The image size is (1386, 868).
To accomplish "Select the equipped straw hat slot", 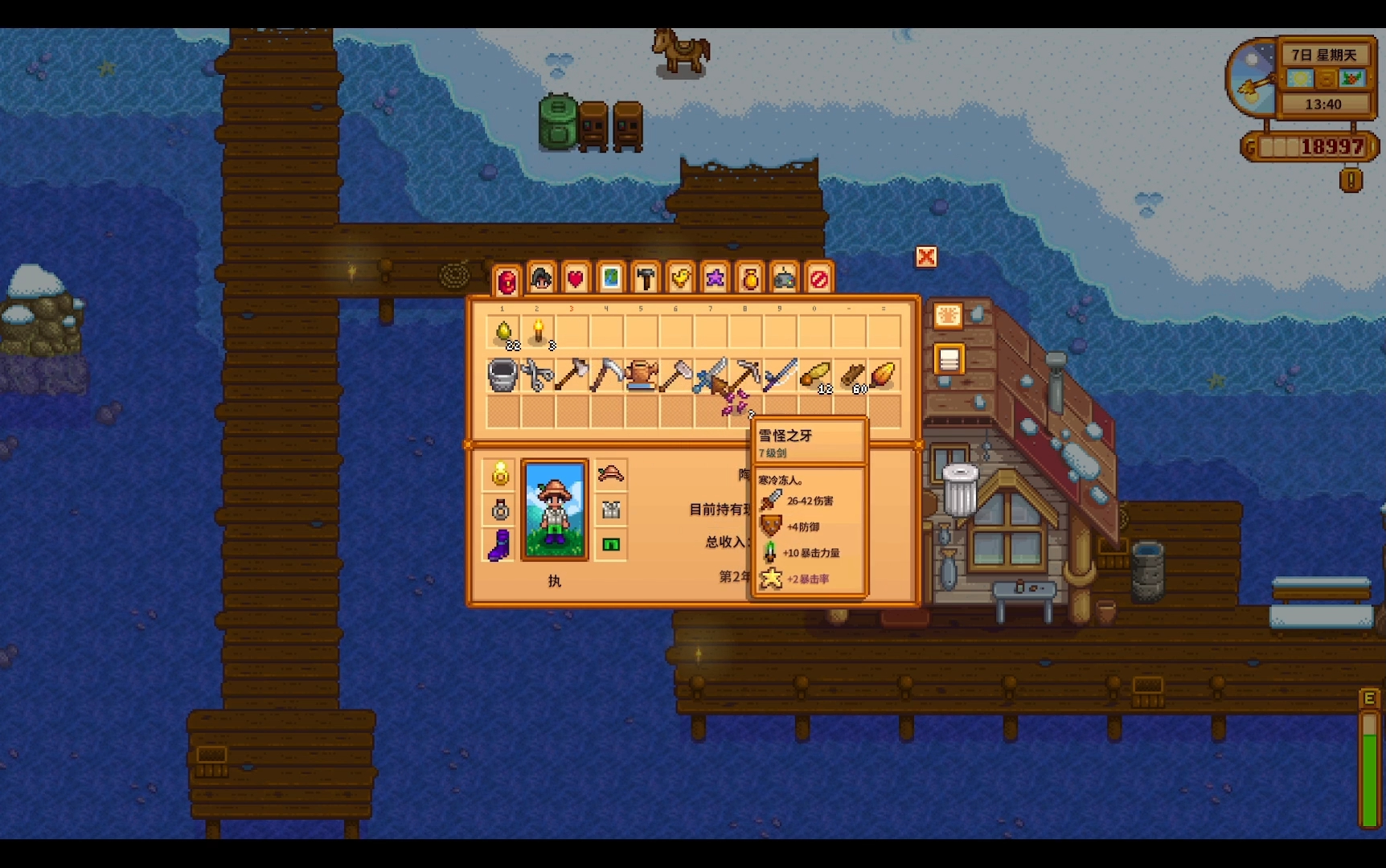I will click(611, 474).
